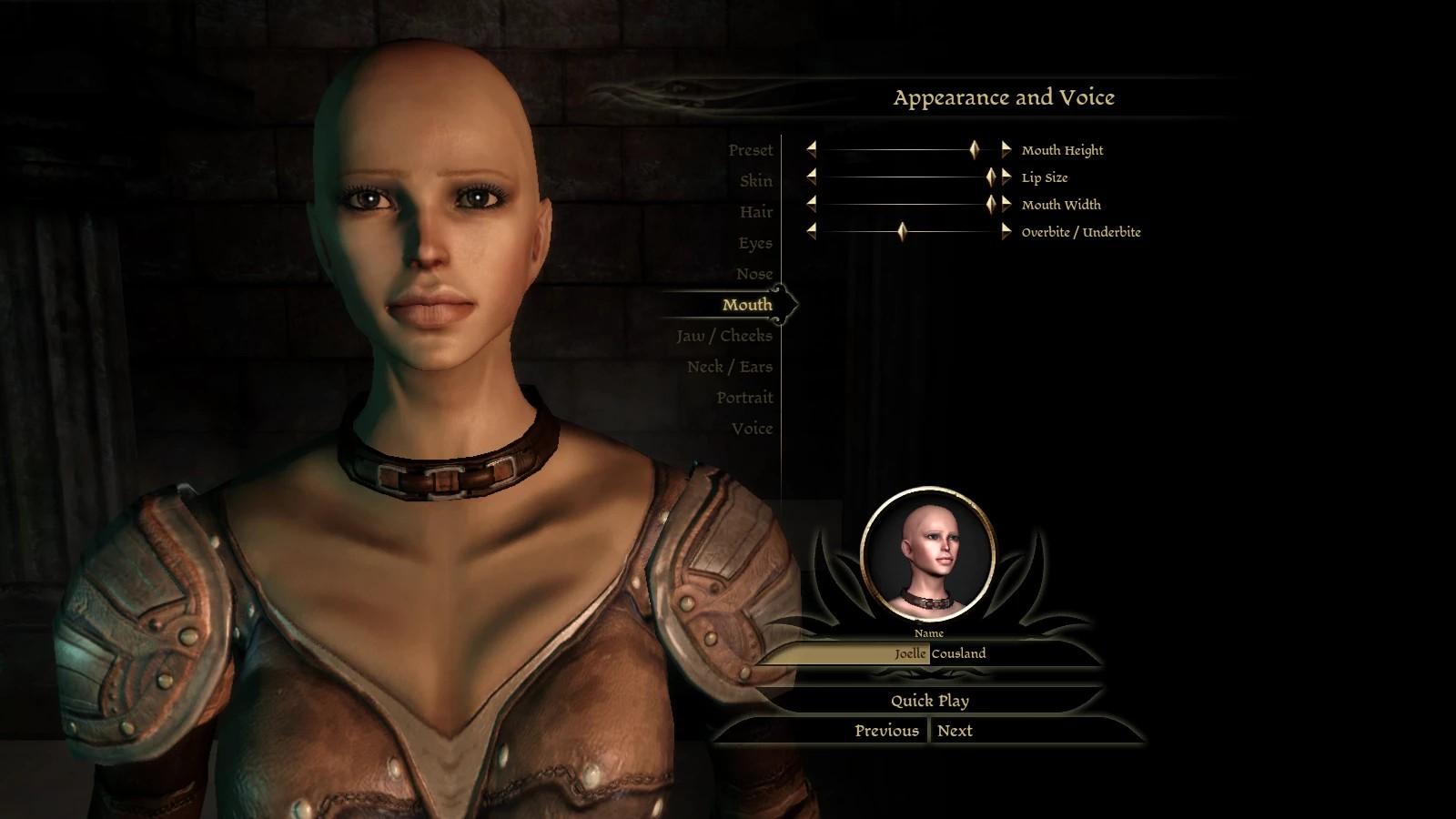Screen dimensions: 1456x819
Task: Decrease Mouth Width with left arrow
Action: pyautogui.click(x=811, y=205)
